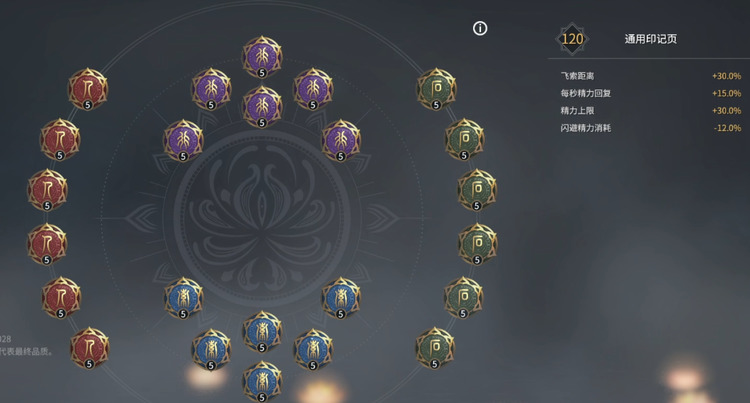
Task: Pick the topmost green rune slot
Action: click(436, 88)
